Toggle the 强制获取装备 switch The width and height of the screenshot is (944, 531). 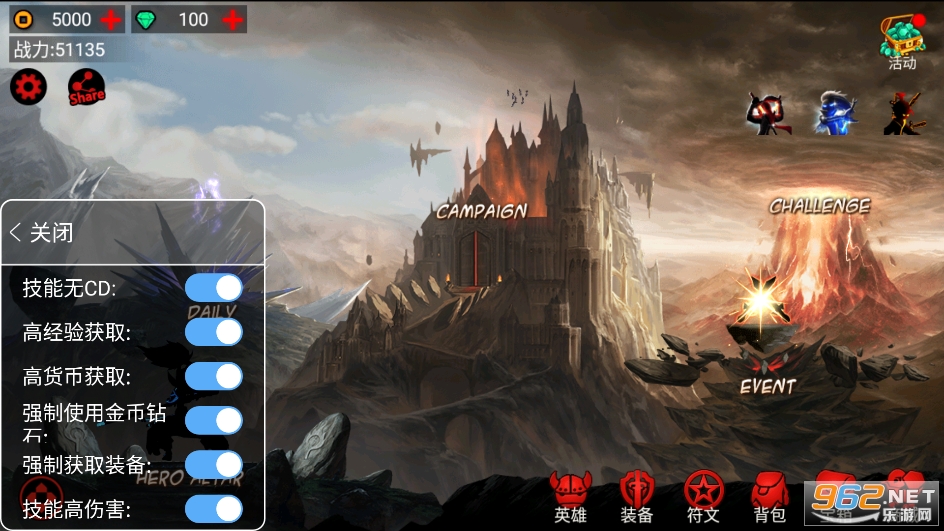point(214,464)
